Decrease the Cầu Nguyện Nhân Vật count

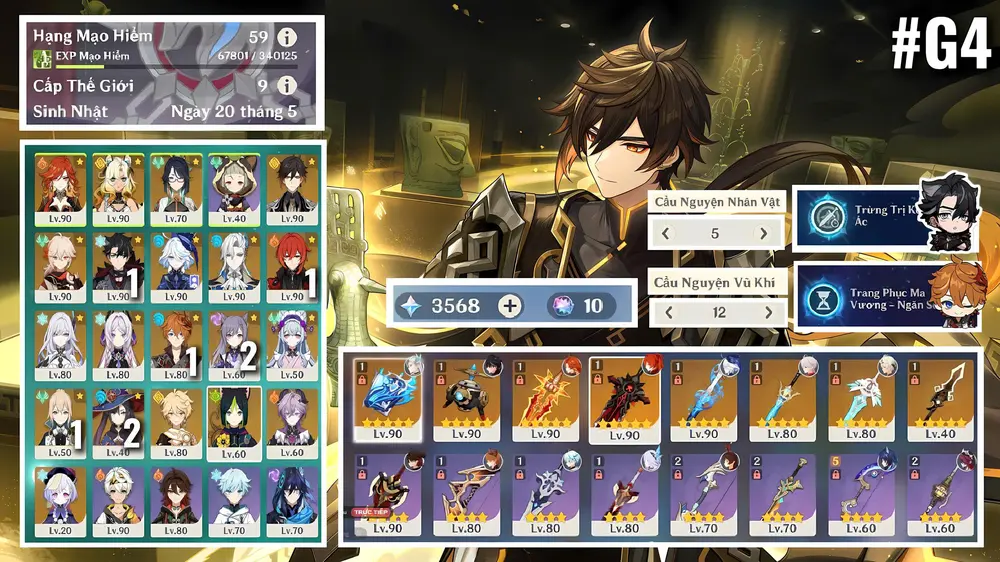click(667, 234)
